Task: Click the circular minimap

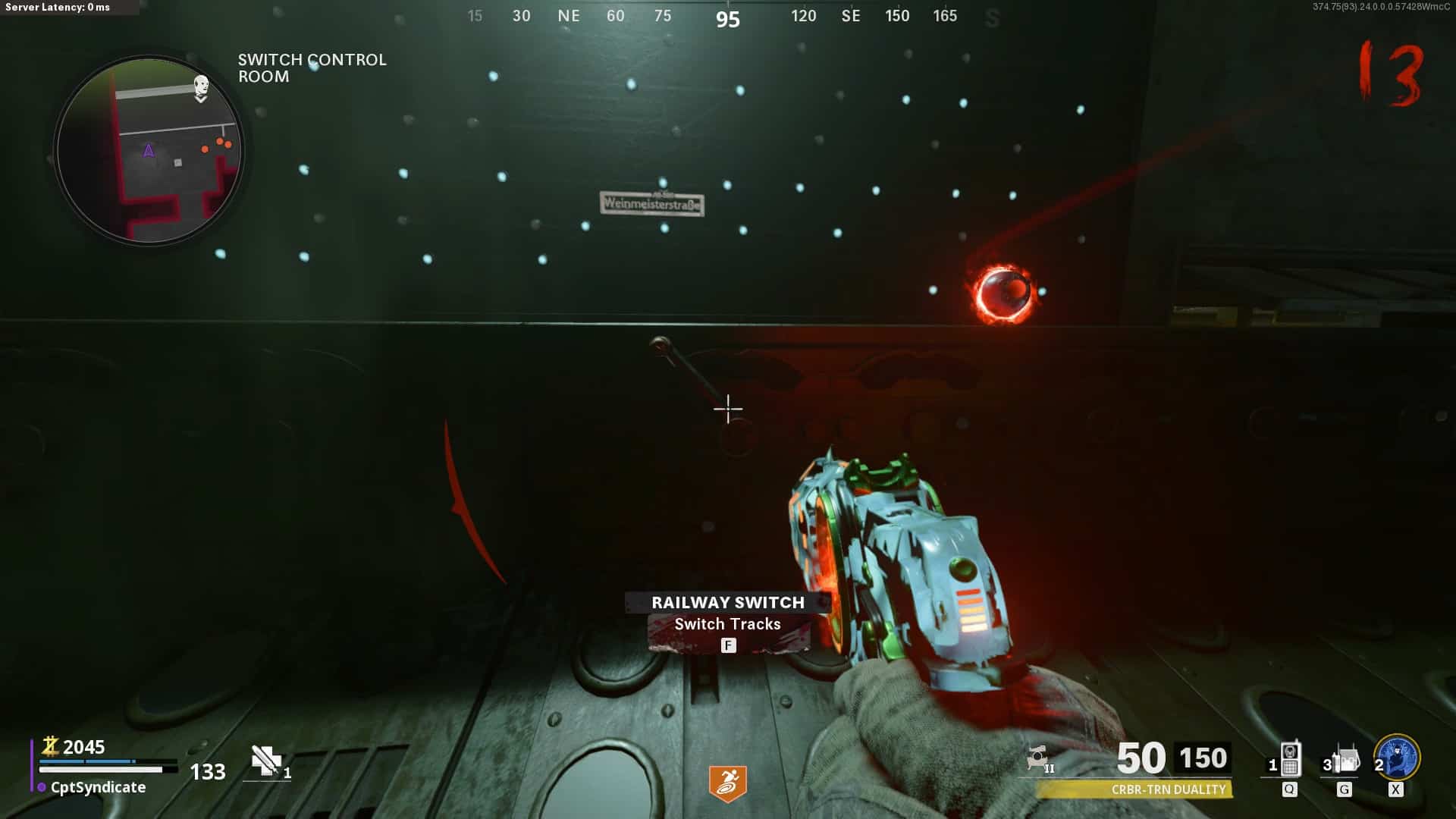Action: (149, 151)
